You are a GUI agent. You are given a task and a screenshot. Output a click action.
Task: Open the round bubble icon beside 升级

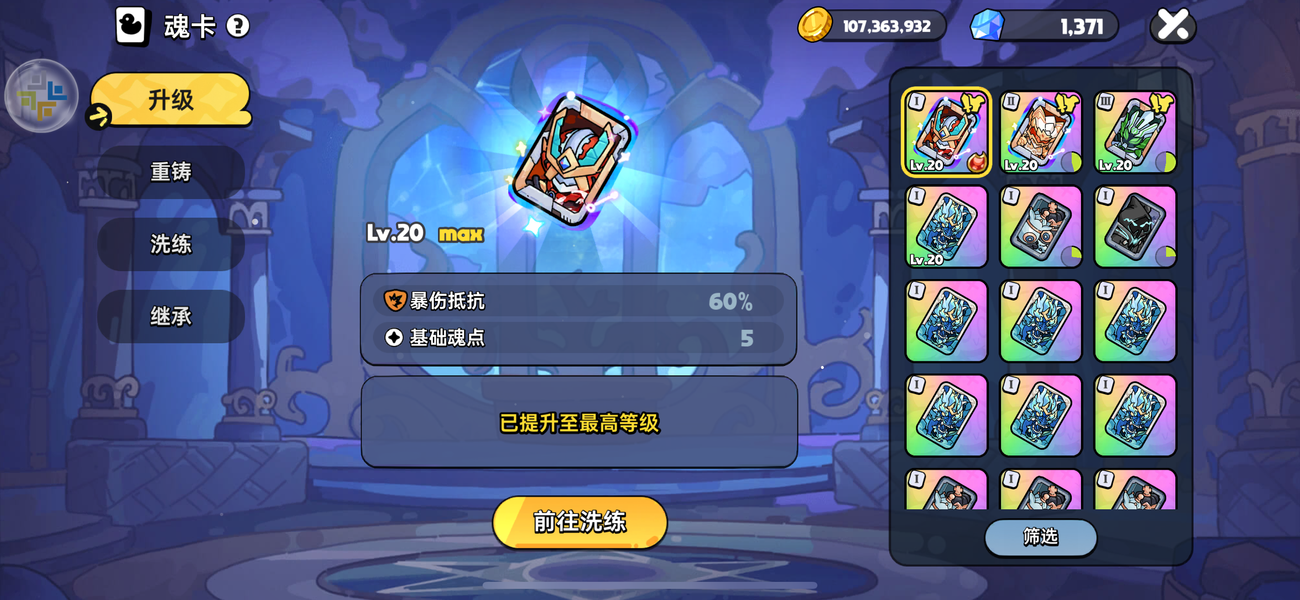[x=42, y=96]
